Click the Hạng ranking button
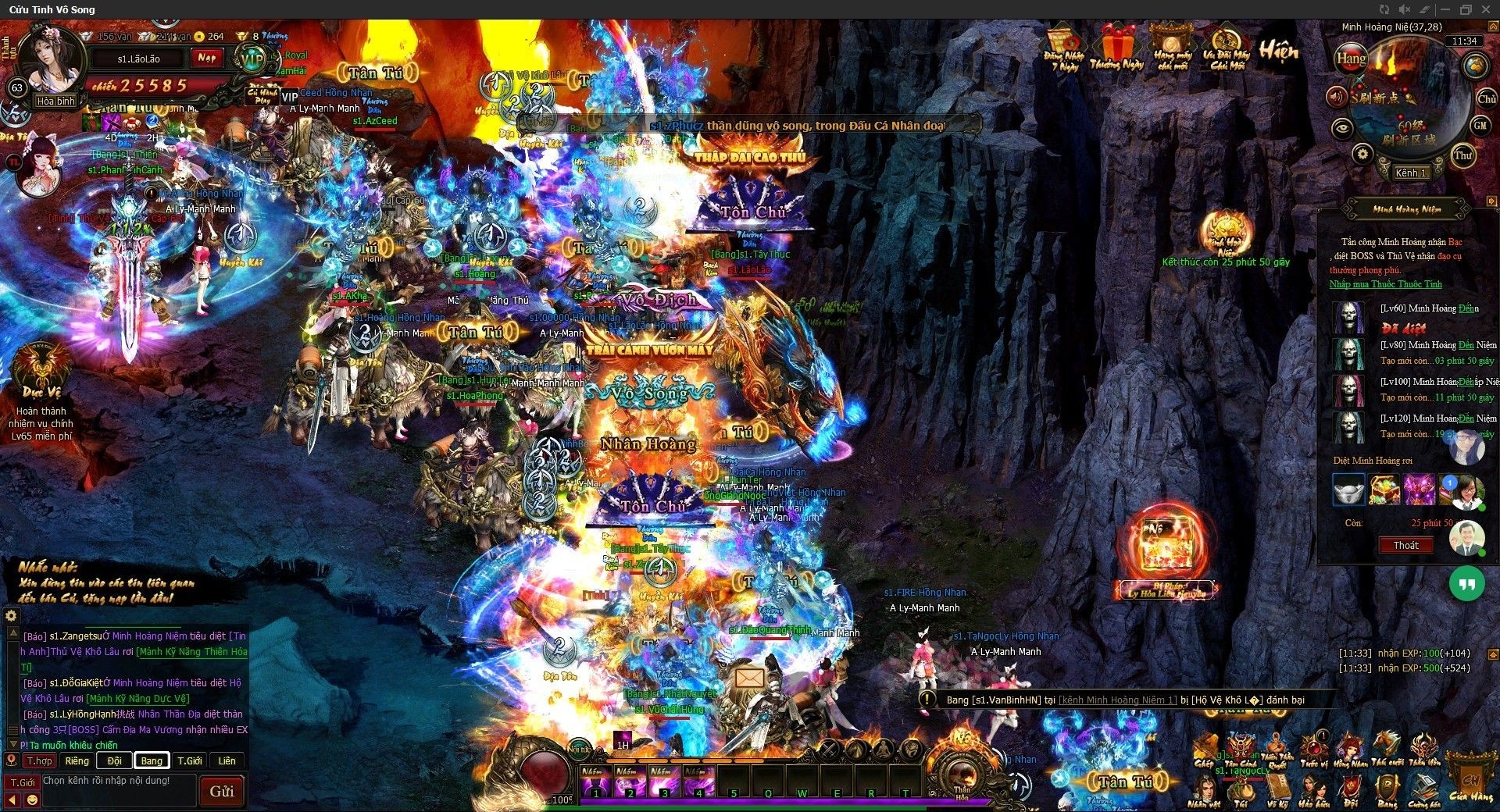Image resolution: width=1500 pixels, height=812 pixels. tap(1351, 59)
